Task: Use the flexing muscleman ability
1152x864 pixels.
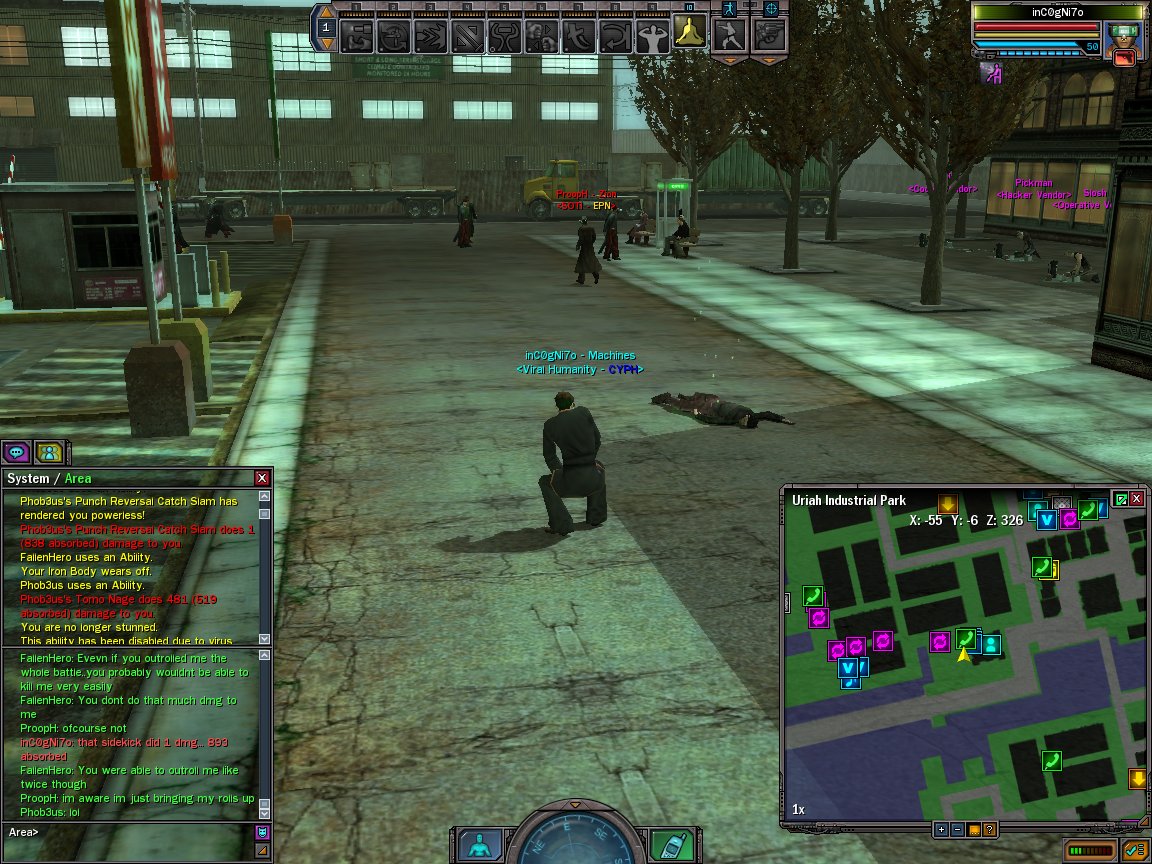Action: 653,36
